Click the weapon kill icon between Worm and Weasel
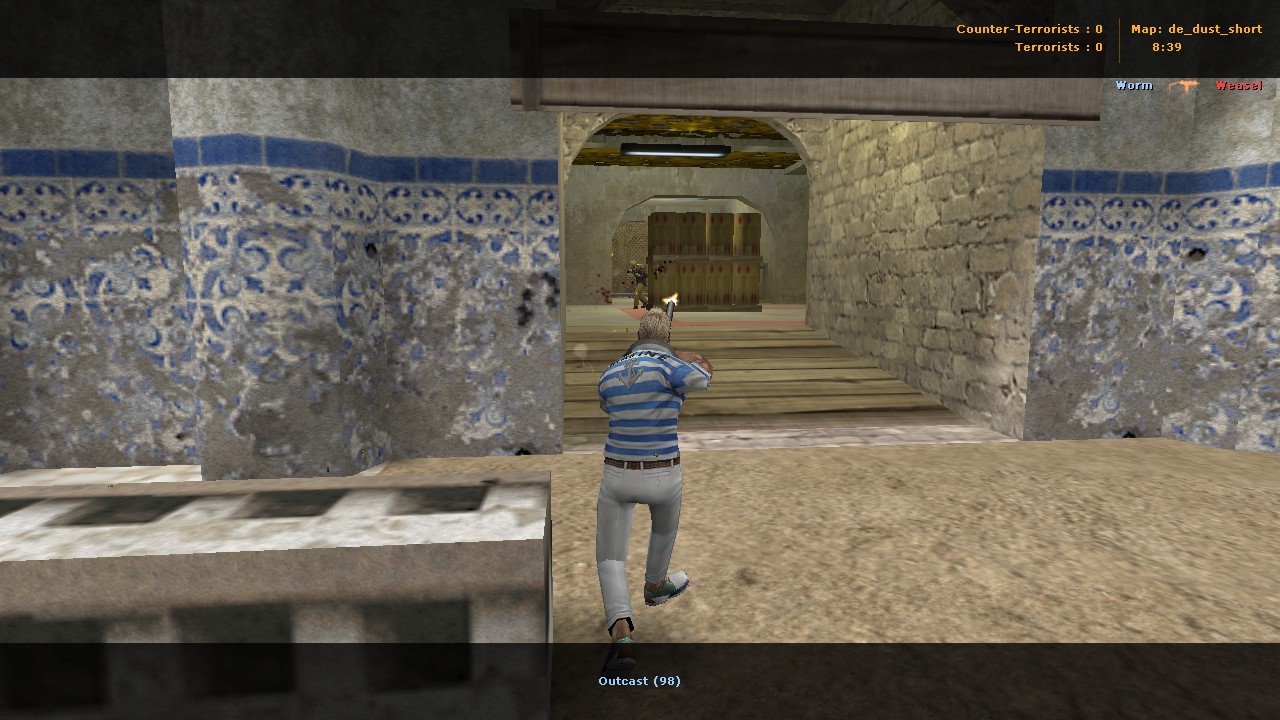 tap(1184, 85)
